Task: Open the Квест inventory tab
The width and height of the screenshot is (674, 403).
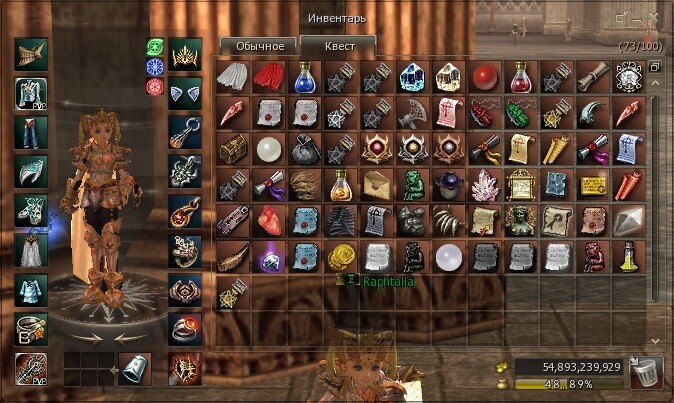Action: click(x=337, y=46)
